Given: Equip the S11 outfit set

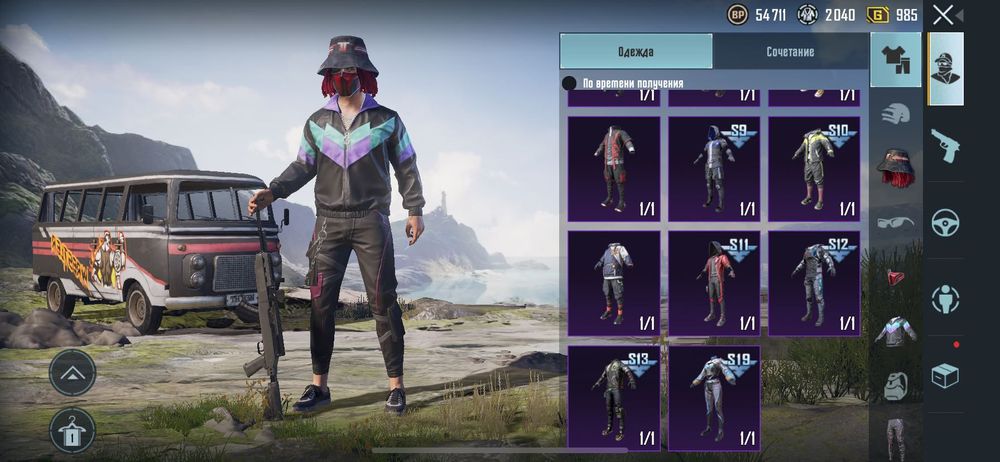Looking at the screenshot, I should 714,283.
